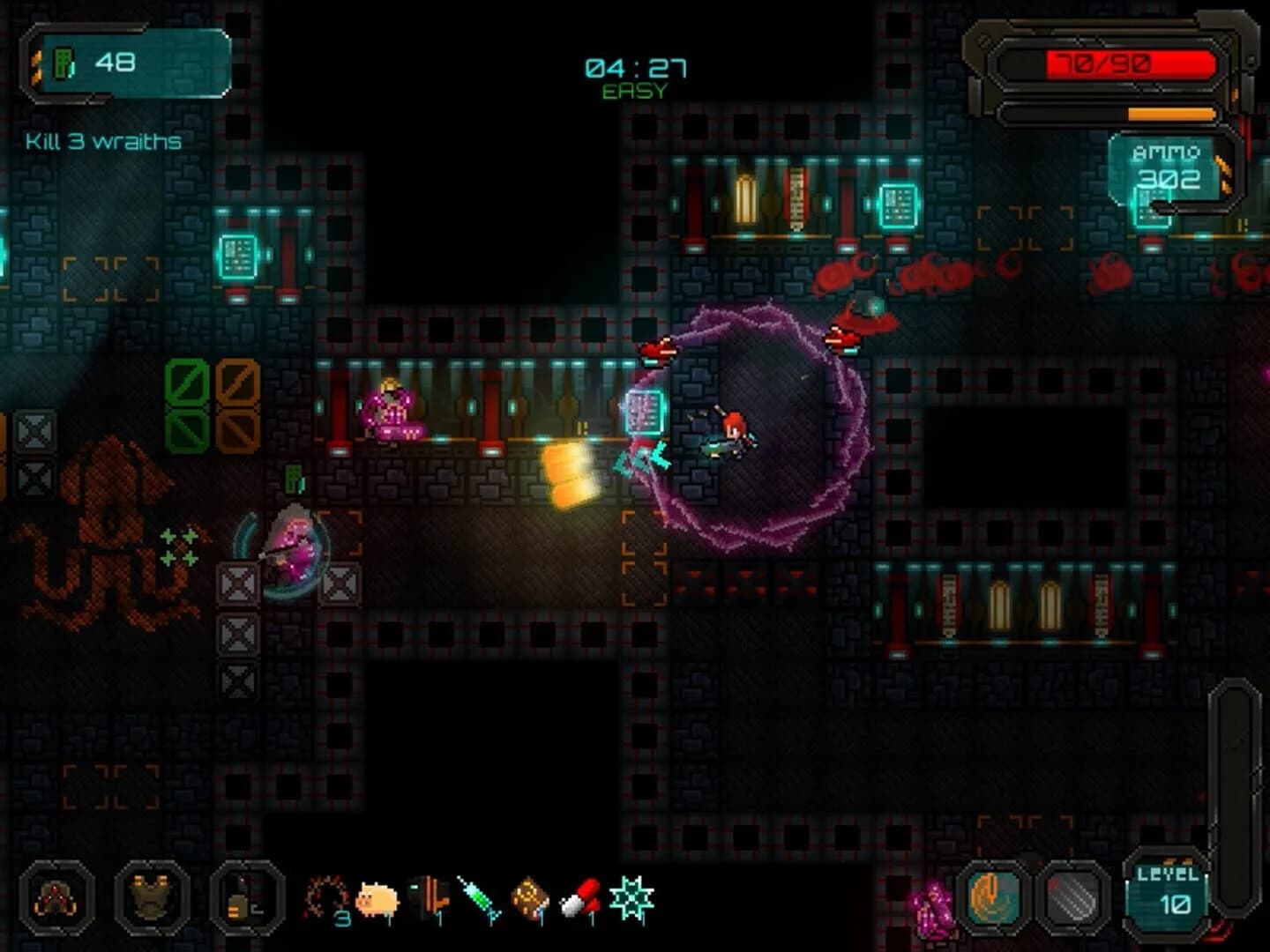
Task: Use the red and white pill item
Action: [578, 897]
